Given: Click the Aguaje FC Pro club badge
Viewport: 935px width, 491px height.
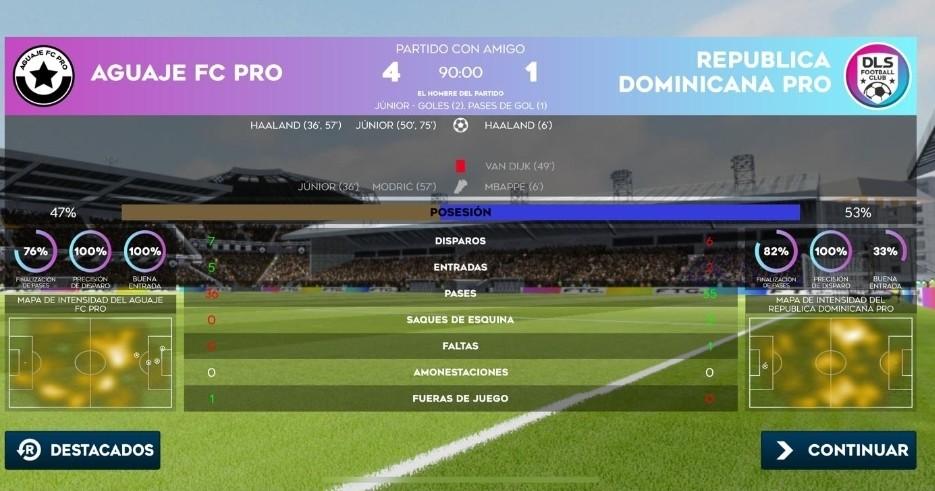Looking at the screenshot, I should coord(44,75).
